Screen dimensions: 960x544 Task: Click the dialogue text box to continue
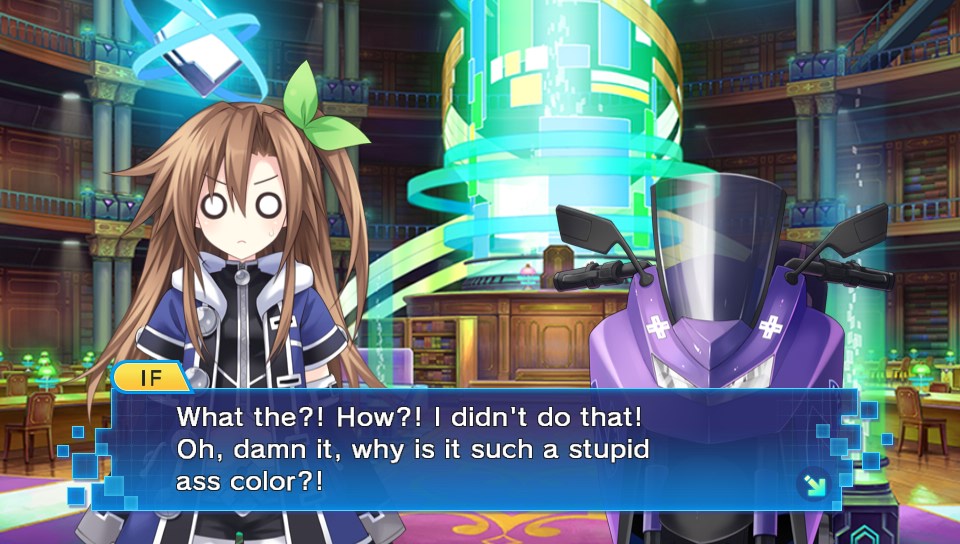pyautogui.click(x=480, y=450)
